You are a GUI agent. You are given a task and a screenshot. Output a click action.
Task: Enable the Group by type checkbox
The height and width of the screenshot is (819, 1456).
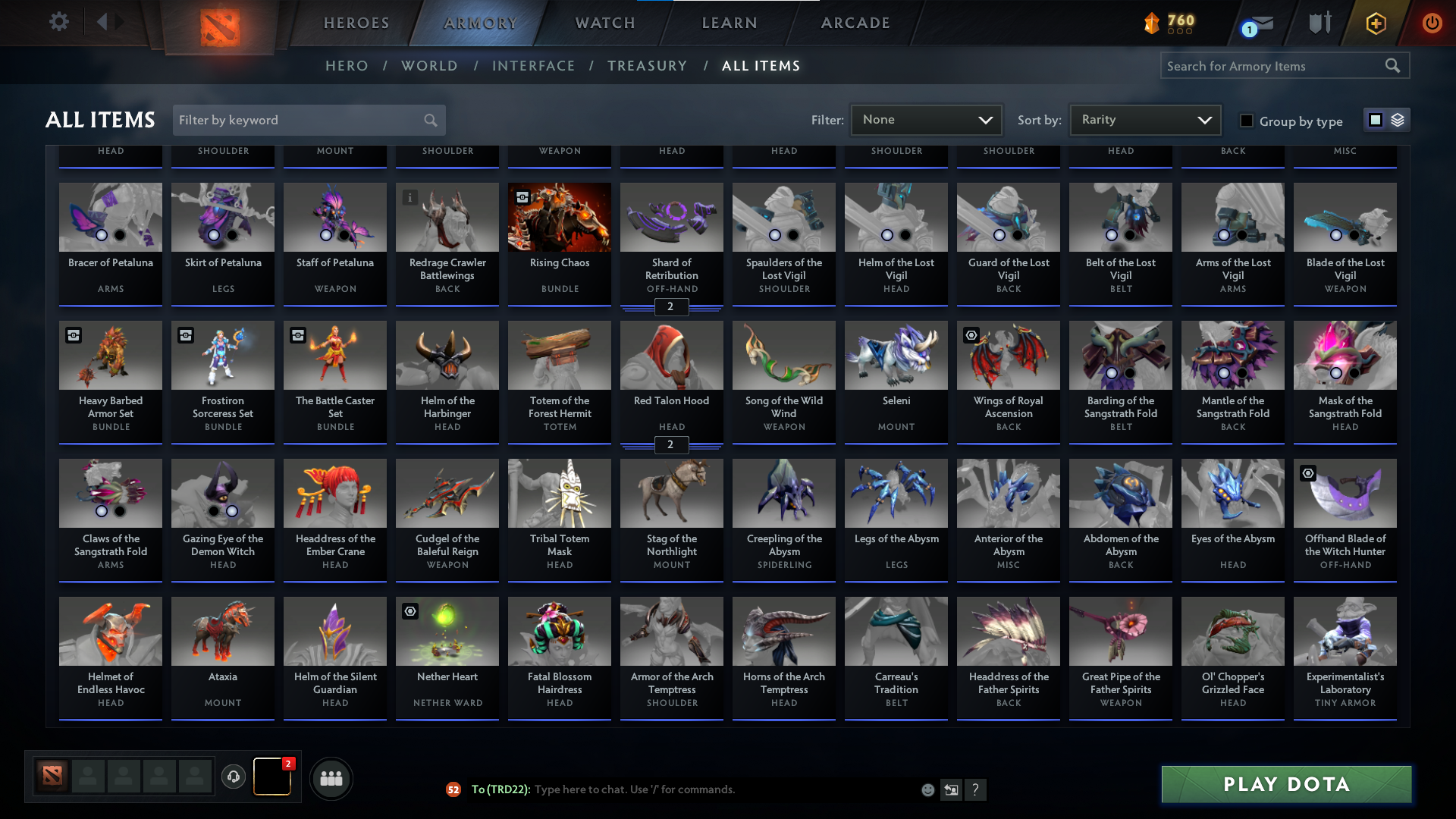coord(1246,120)
